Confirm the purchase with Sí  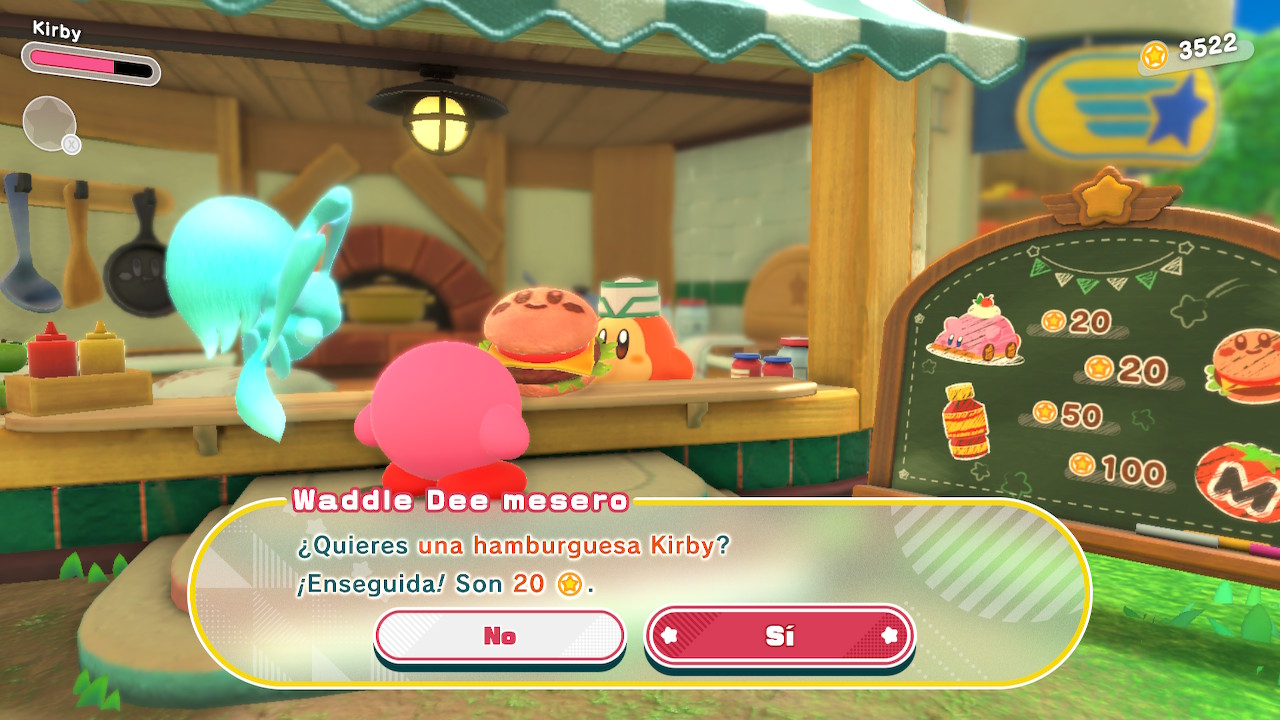[779, 636]
